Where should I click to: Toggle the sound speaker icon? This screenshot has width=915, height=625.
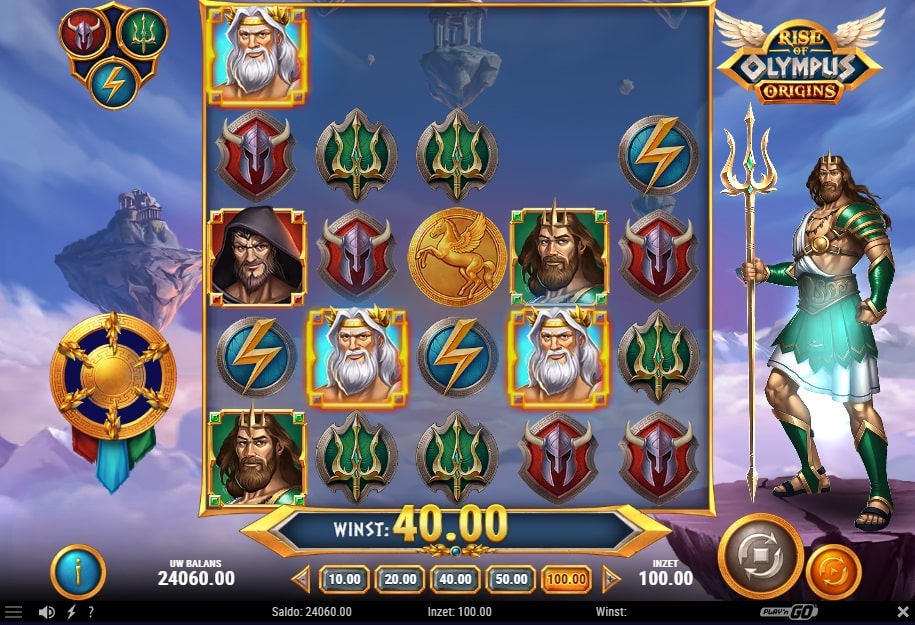[x=46, y=612]
